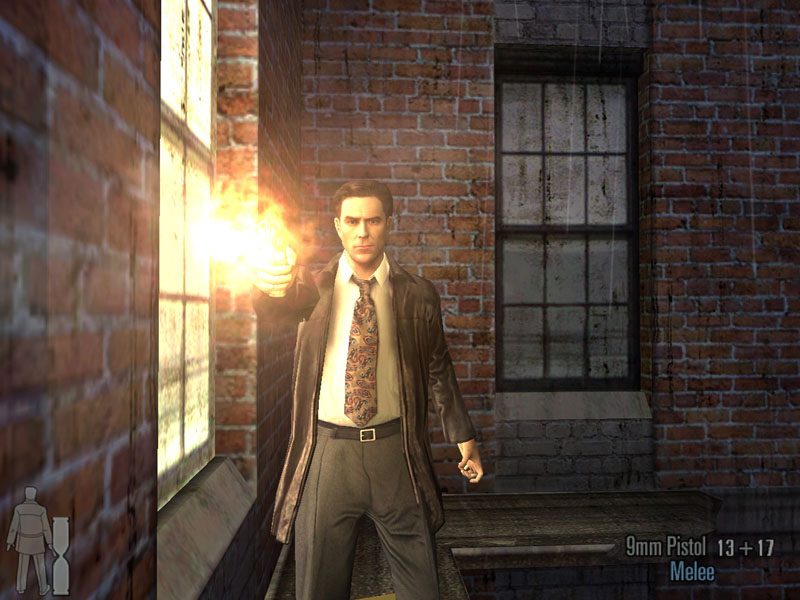Choose the Melee secondary attack label
The height and width of the screenshot is (600, 800).
pyautogui.click(x=693, y=573)
